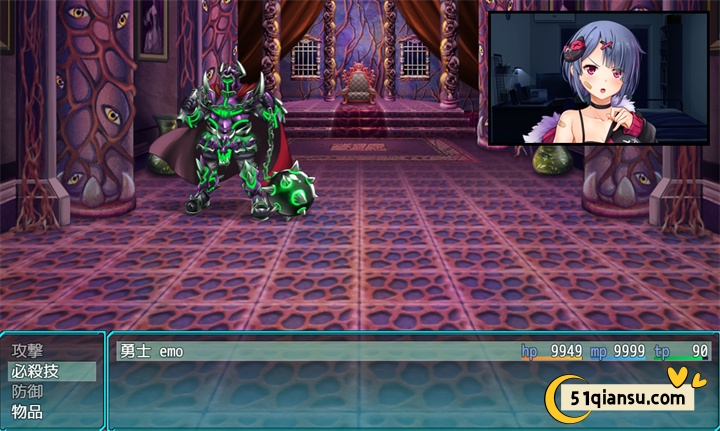
Task: Select the 勇士 emo party member row
Action: [411, 351]
